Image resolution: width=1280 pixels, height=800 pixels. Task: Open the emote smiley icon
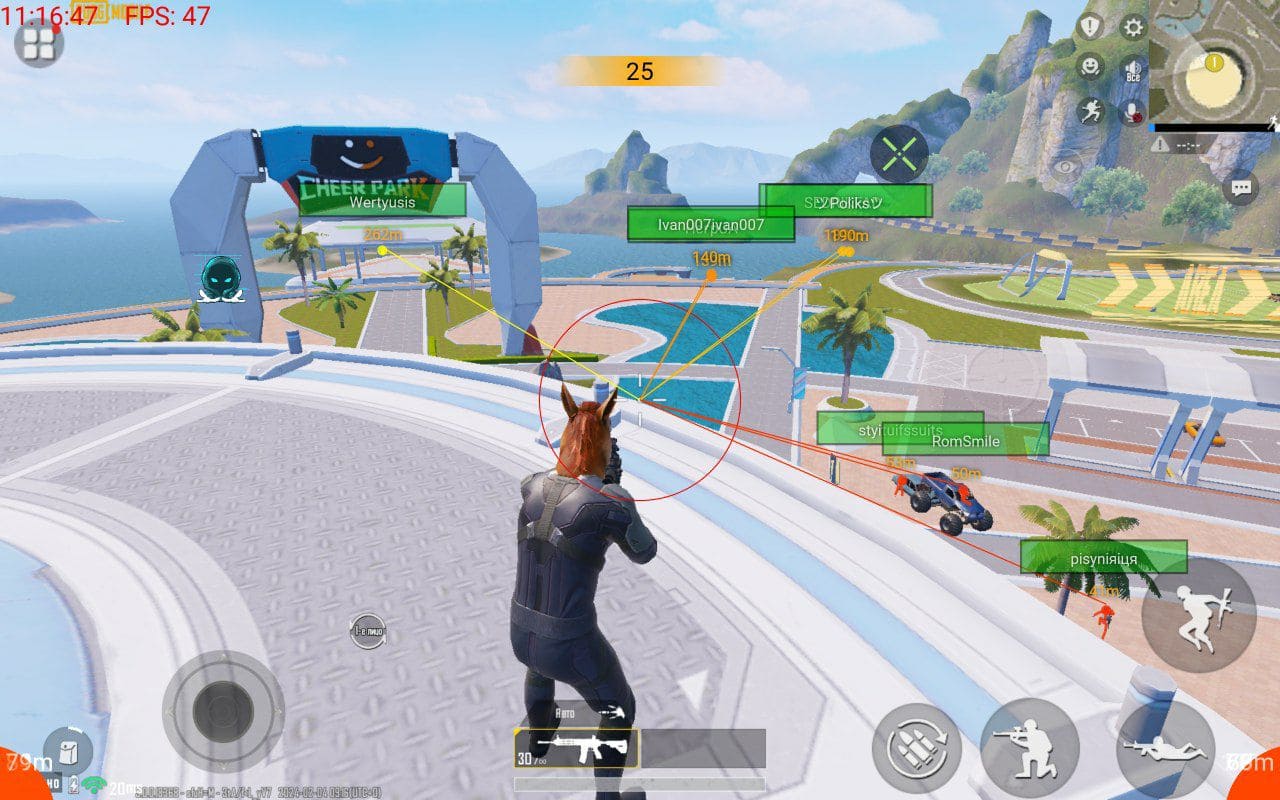pos(1090,67)
